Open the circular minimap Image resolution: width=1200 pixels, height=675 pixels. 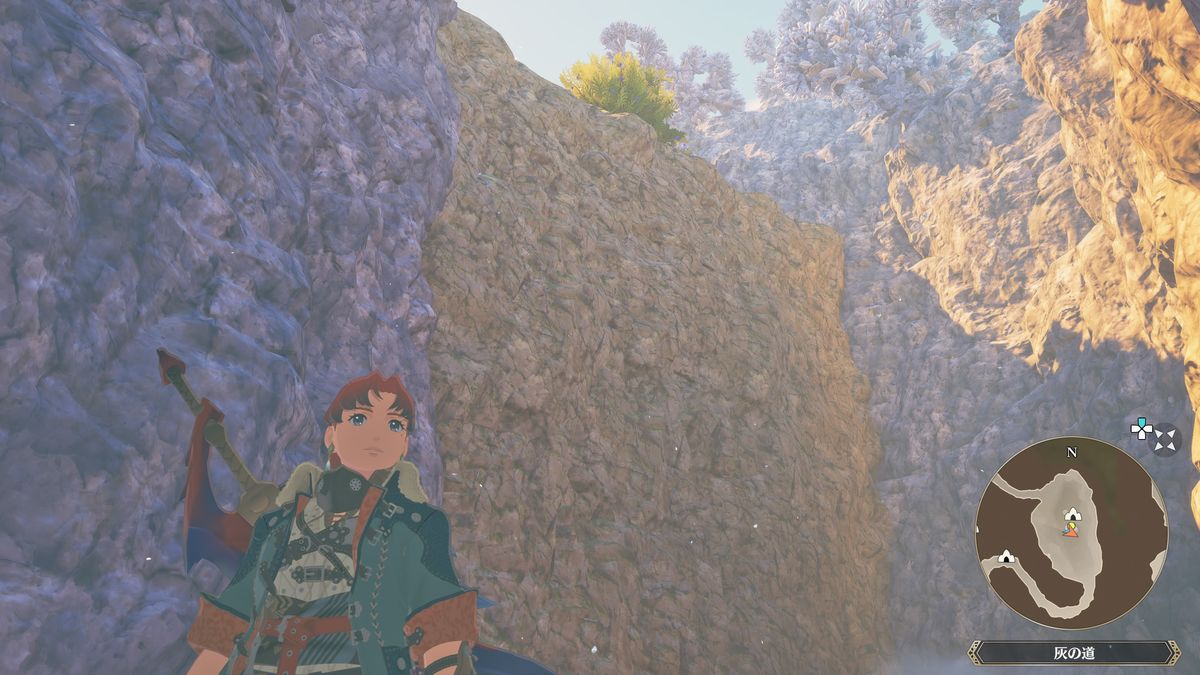1071,532
